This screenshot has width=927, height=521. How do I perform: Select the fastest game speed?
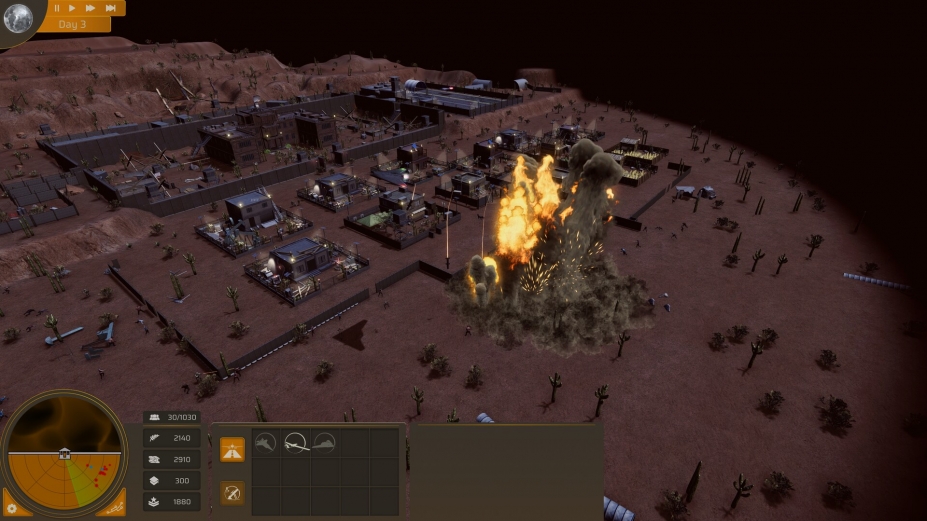110,7
